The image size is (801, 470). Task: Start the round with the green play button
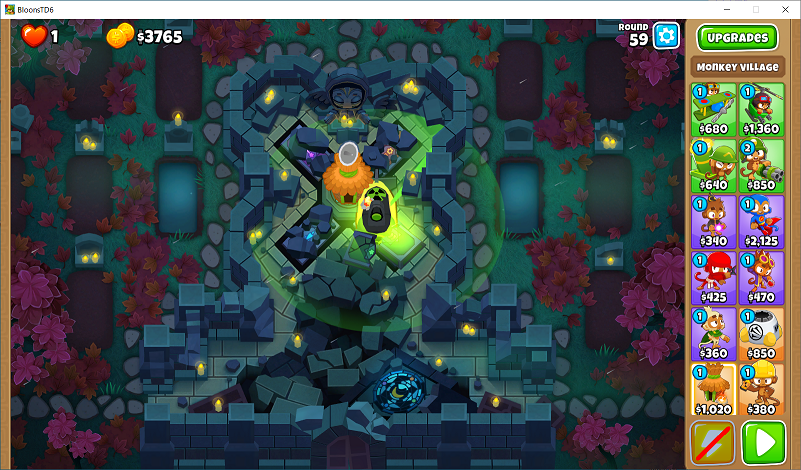click(763, 443)
